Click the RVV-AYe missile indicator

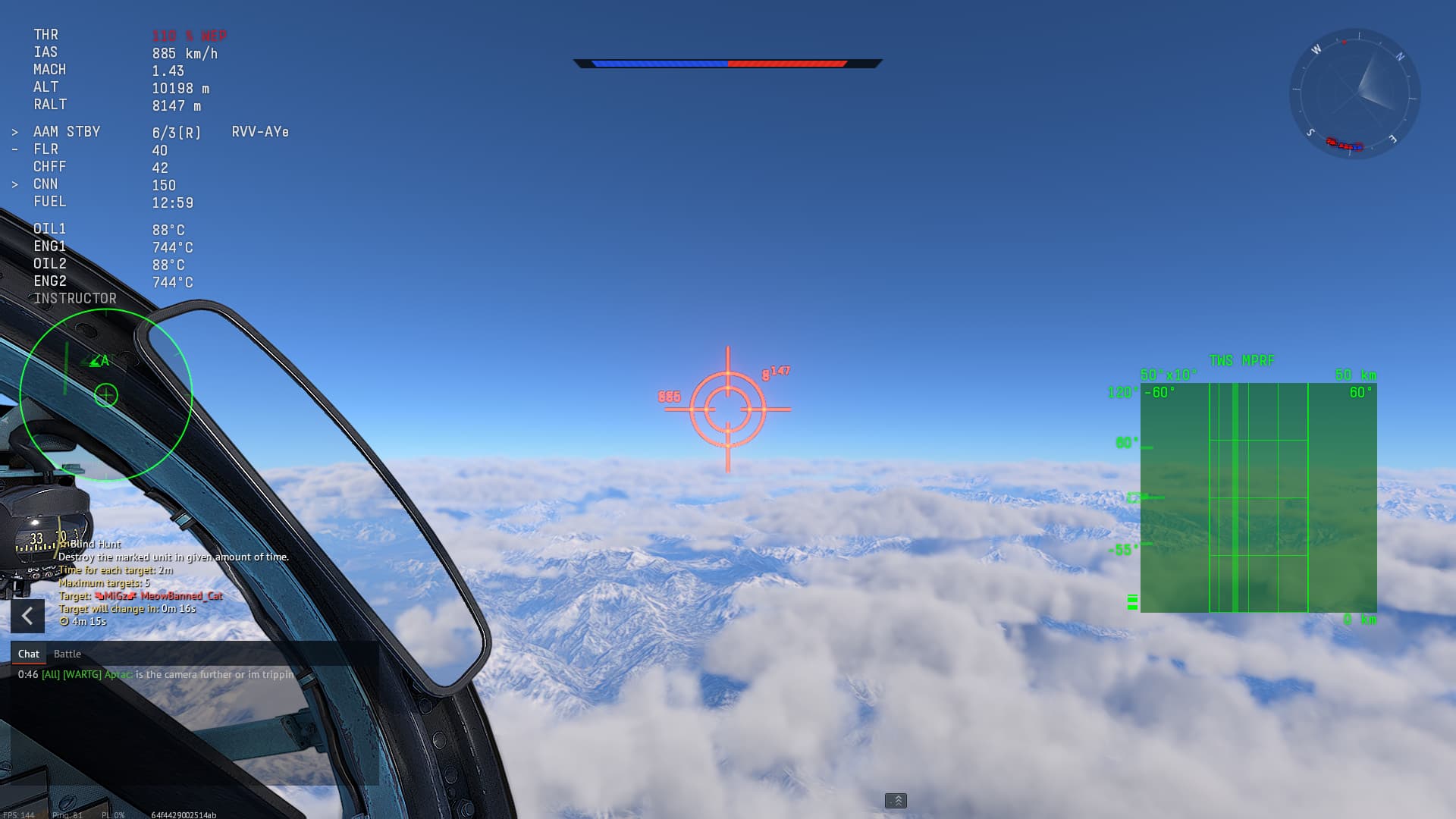tap(260, 131)
